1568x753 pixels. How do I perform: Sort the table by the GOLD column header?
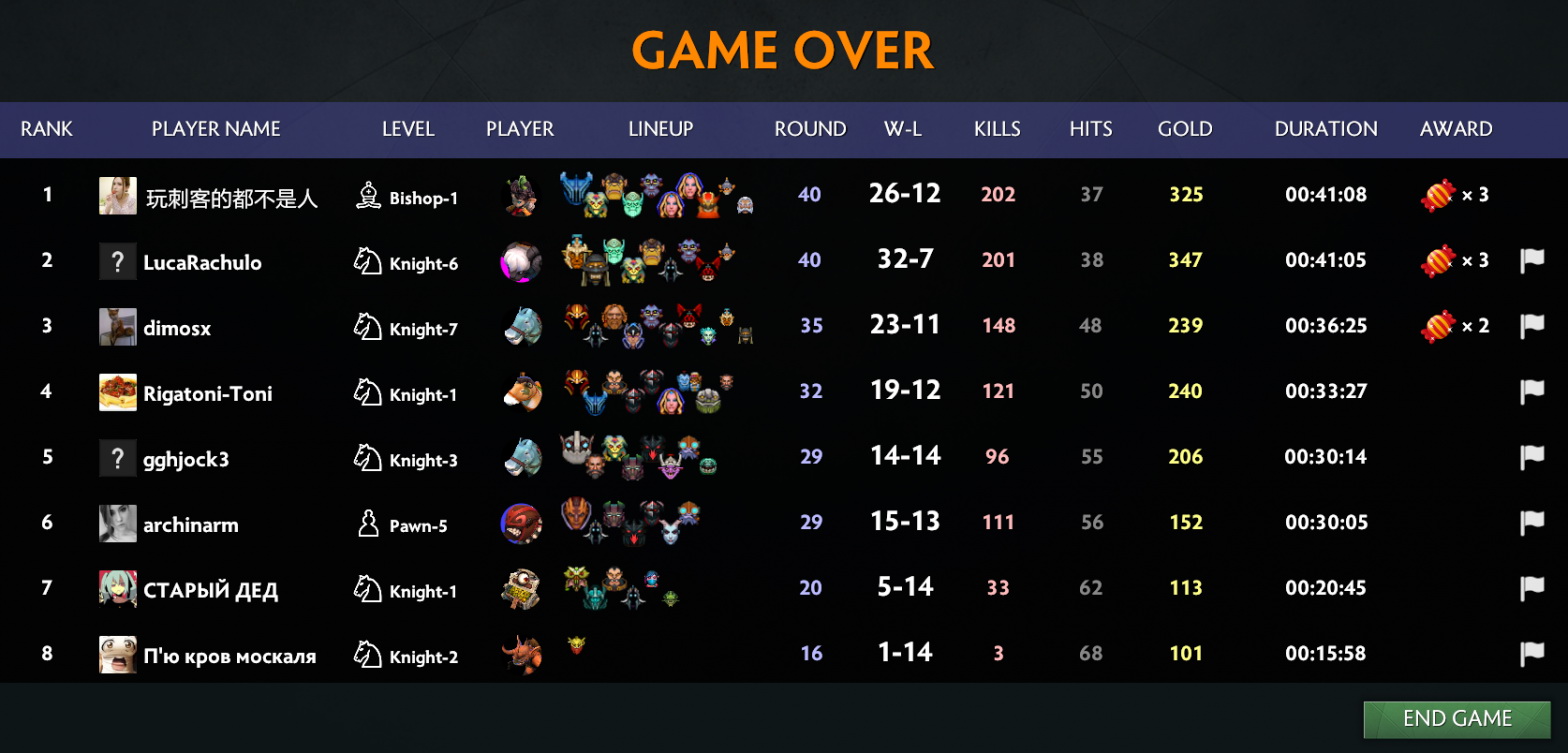[x=1185, y=129]
